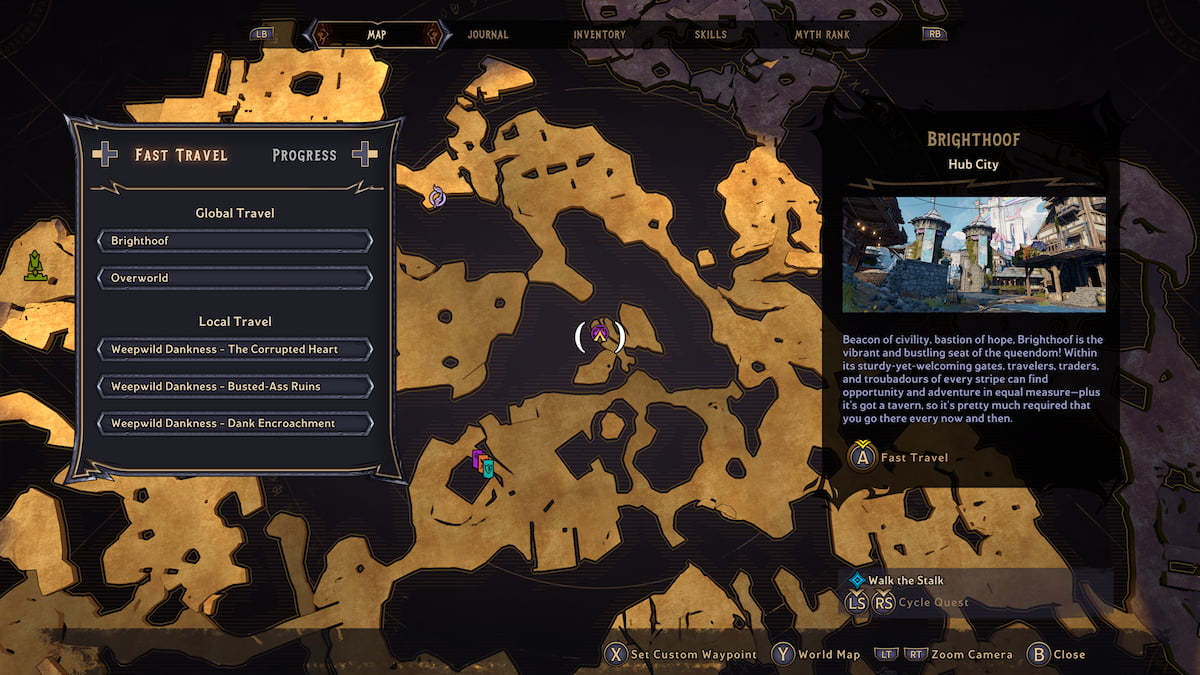Open the Fast Travel panel heading
1200x675 pixels.
[x=181, y=155]
